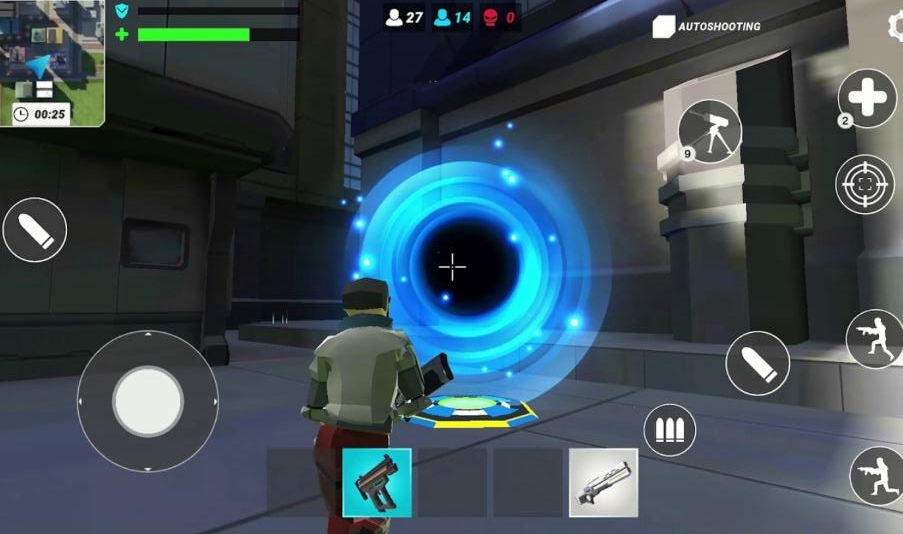This screenshot has width=903, height=534.
Task: Select the cyan submachine gun slot
Action: pos(377,482)
